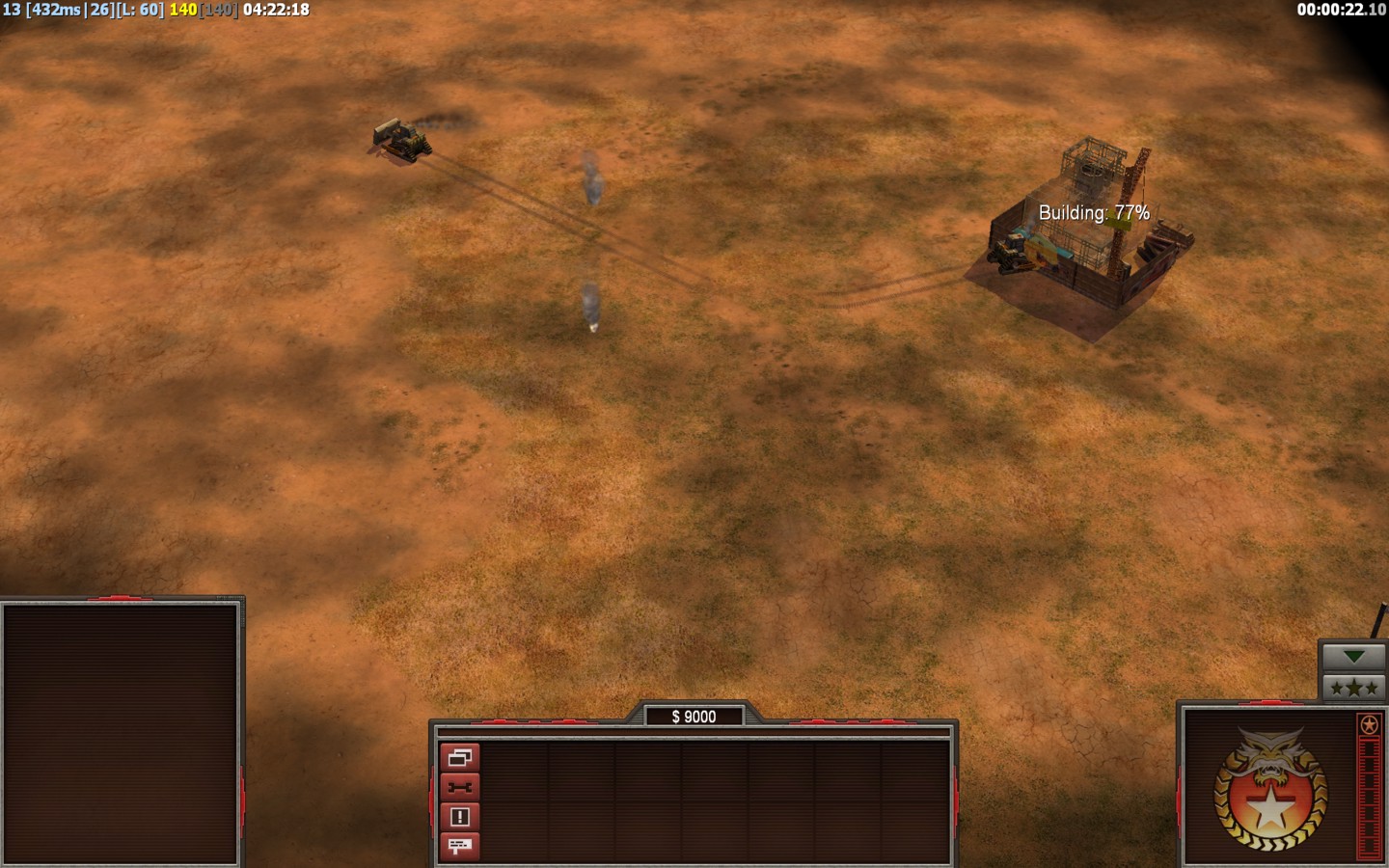The image size is (1389, 868).
Task: Click the wrench icon button
Action: click(x=459, y=787)
